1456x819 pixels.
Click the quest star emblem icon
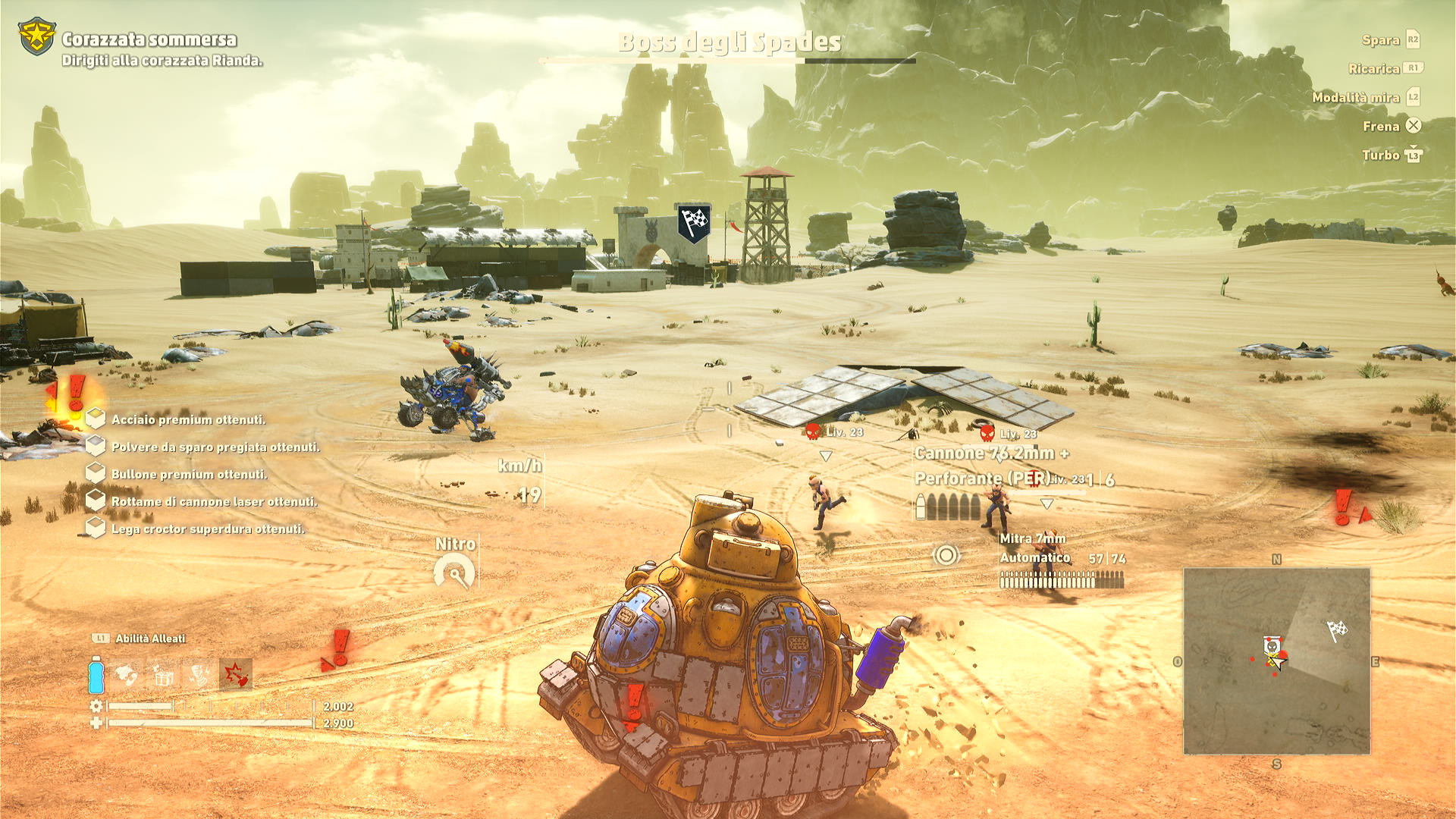36,36
